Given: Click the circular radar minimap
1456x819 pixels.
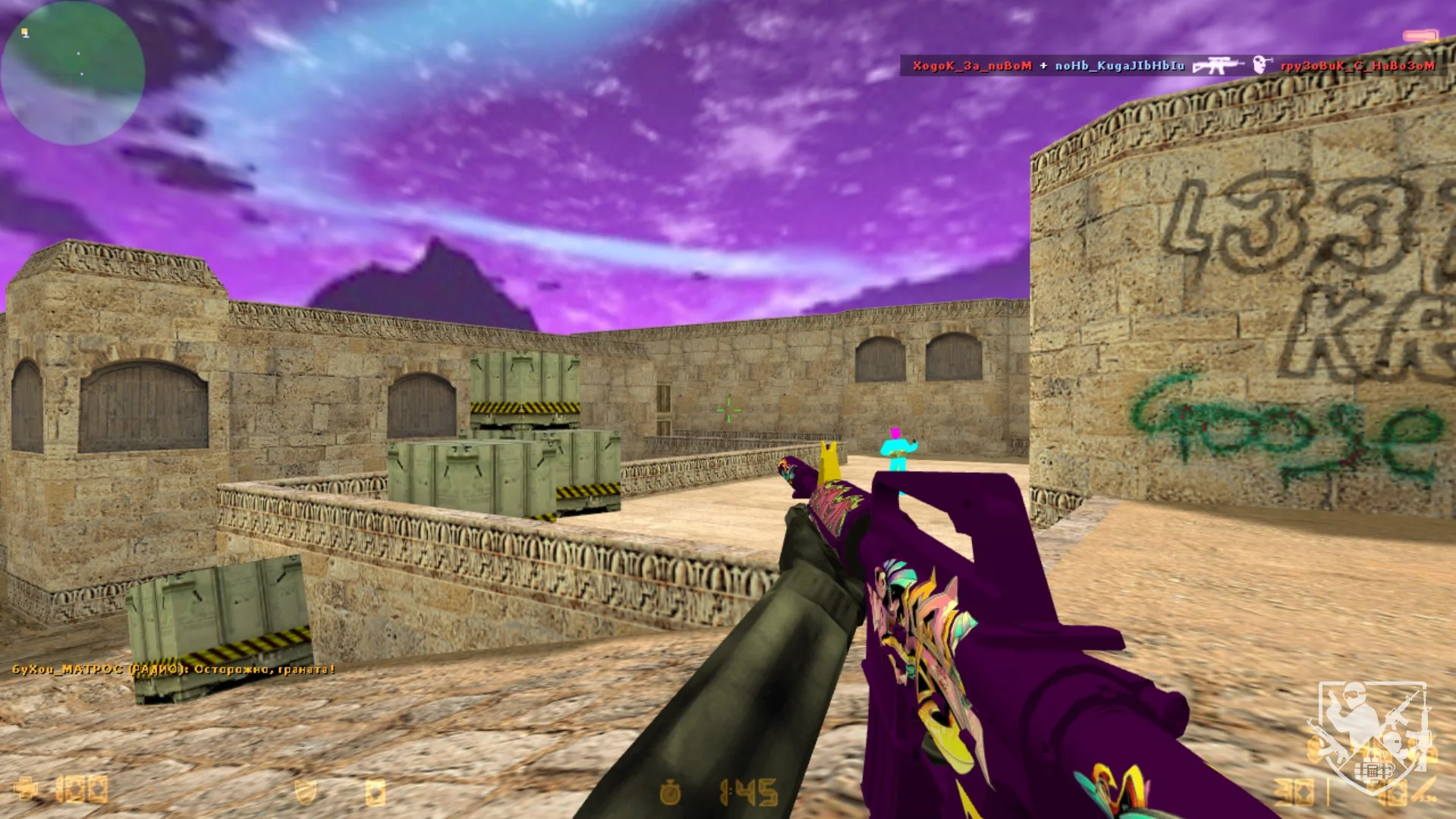Looking at the screenshot, I should click(73, 73).
